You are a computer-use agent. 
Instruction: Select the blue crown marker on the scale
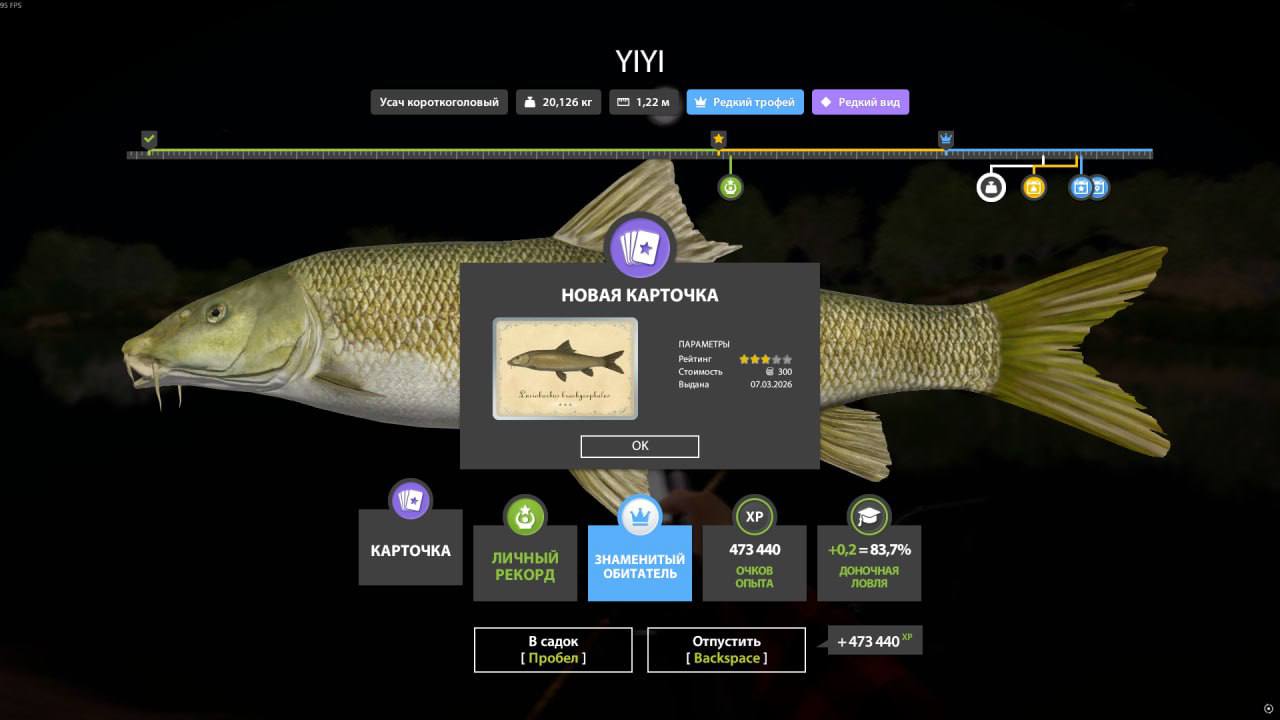(946, 139)
